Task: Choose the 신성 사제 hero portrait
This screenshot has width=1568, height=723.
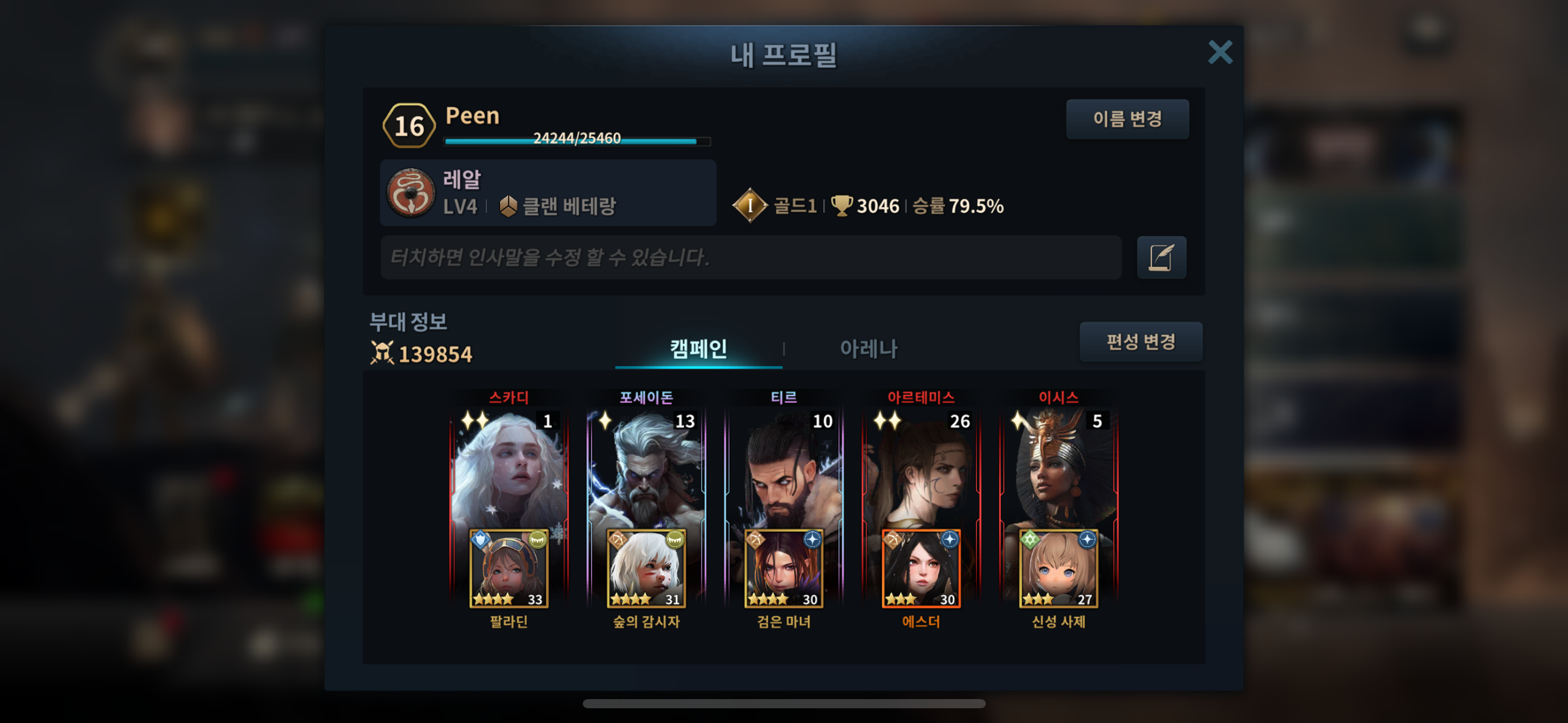Action: tap(1058, 569)
